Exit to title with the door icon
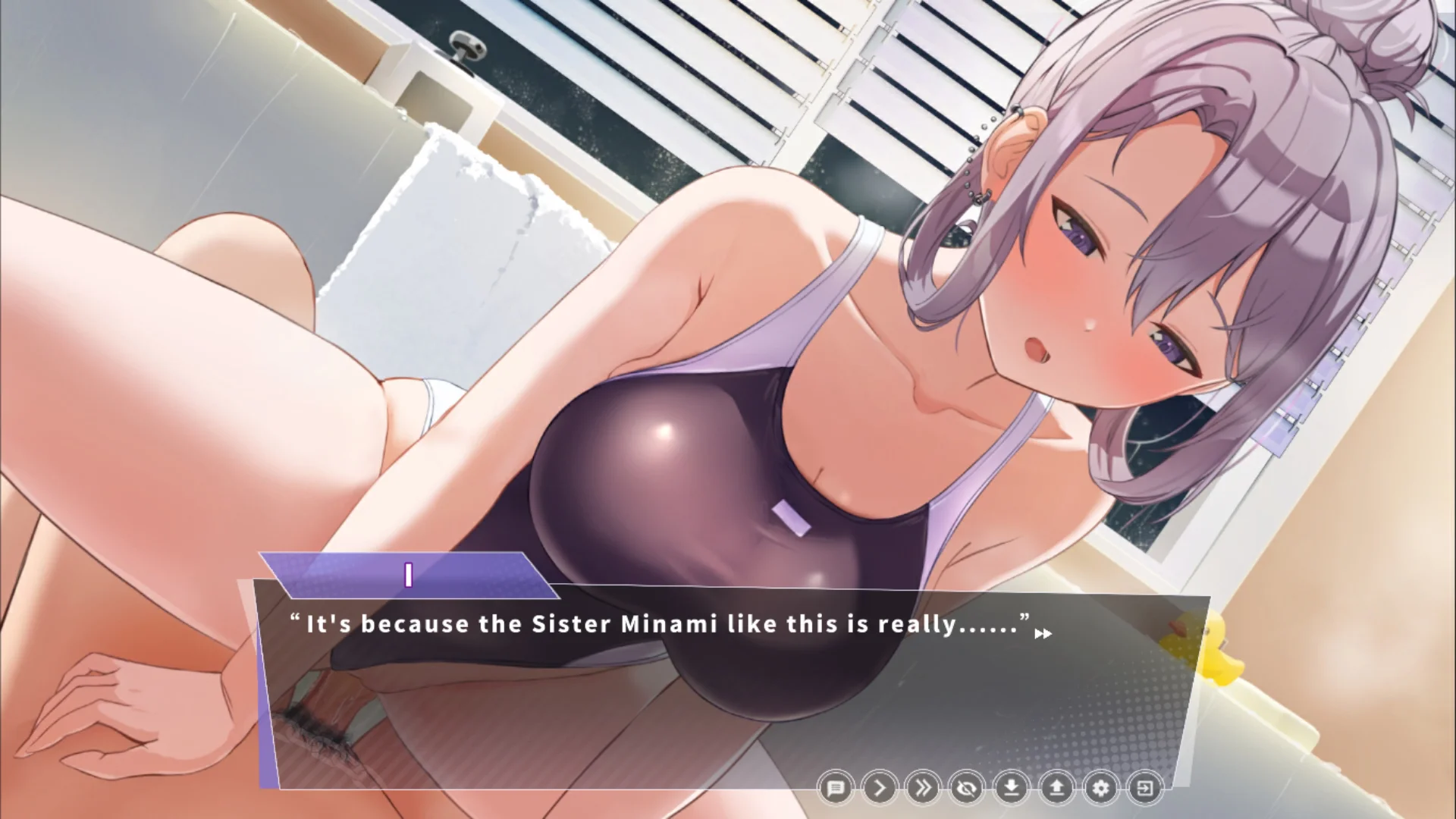 1144,789
